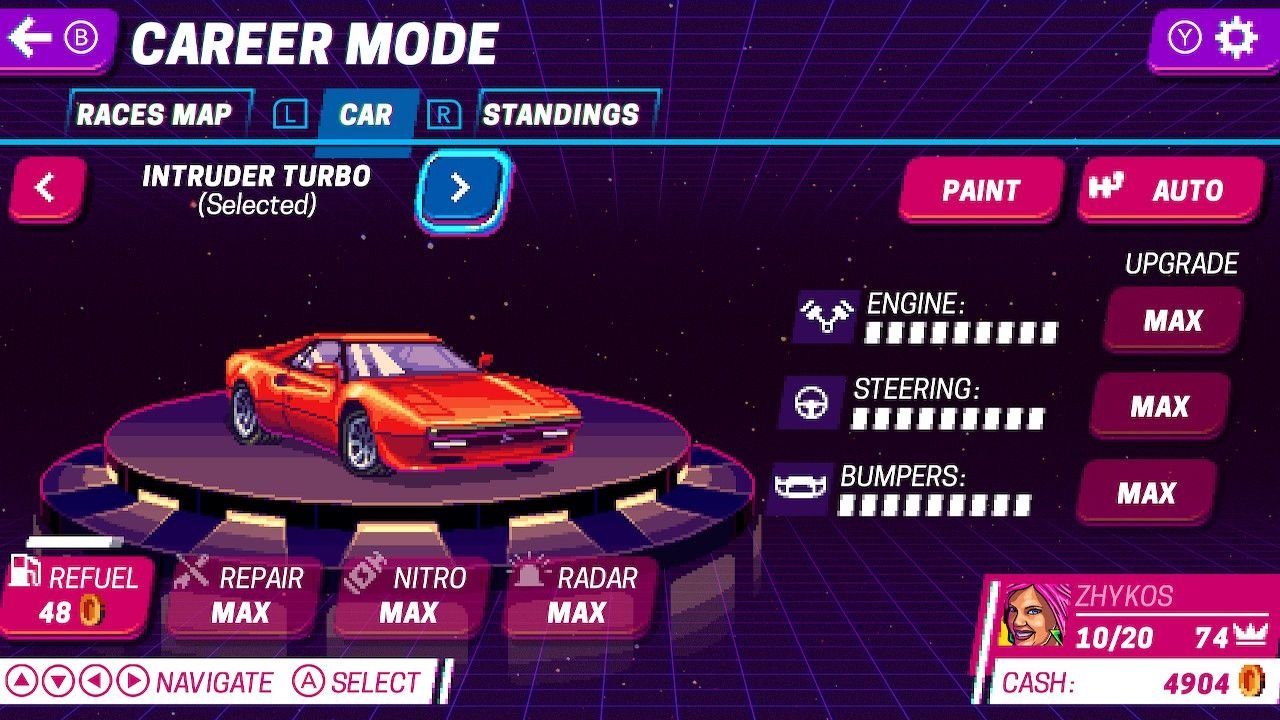Image resolution: width=1280 pixels, height=720 pixels.
Task: Open the Paint option
Action: (x=980, y=190)
